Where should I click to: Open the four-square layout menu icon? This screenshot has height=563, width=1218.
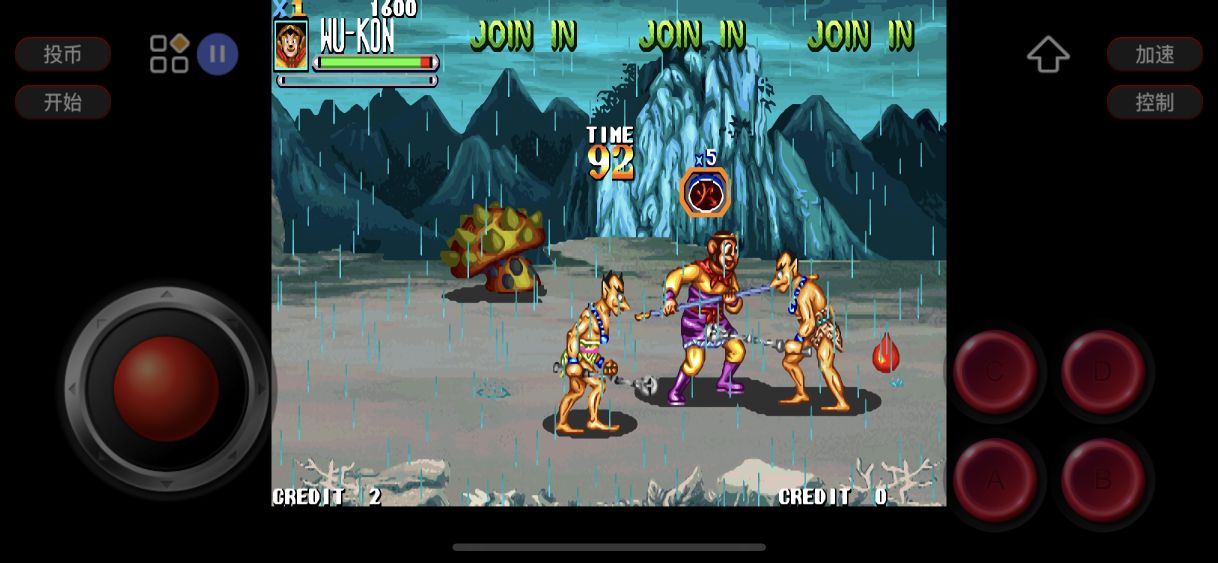[169, 54]
